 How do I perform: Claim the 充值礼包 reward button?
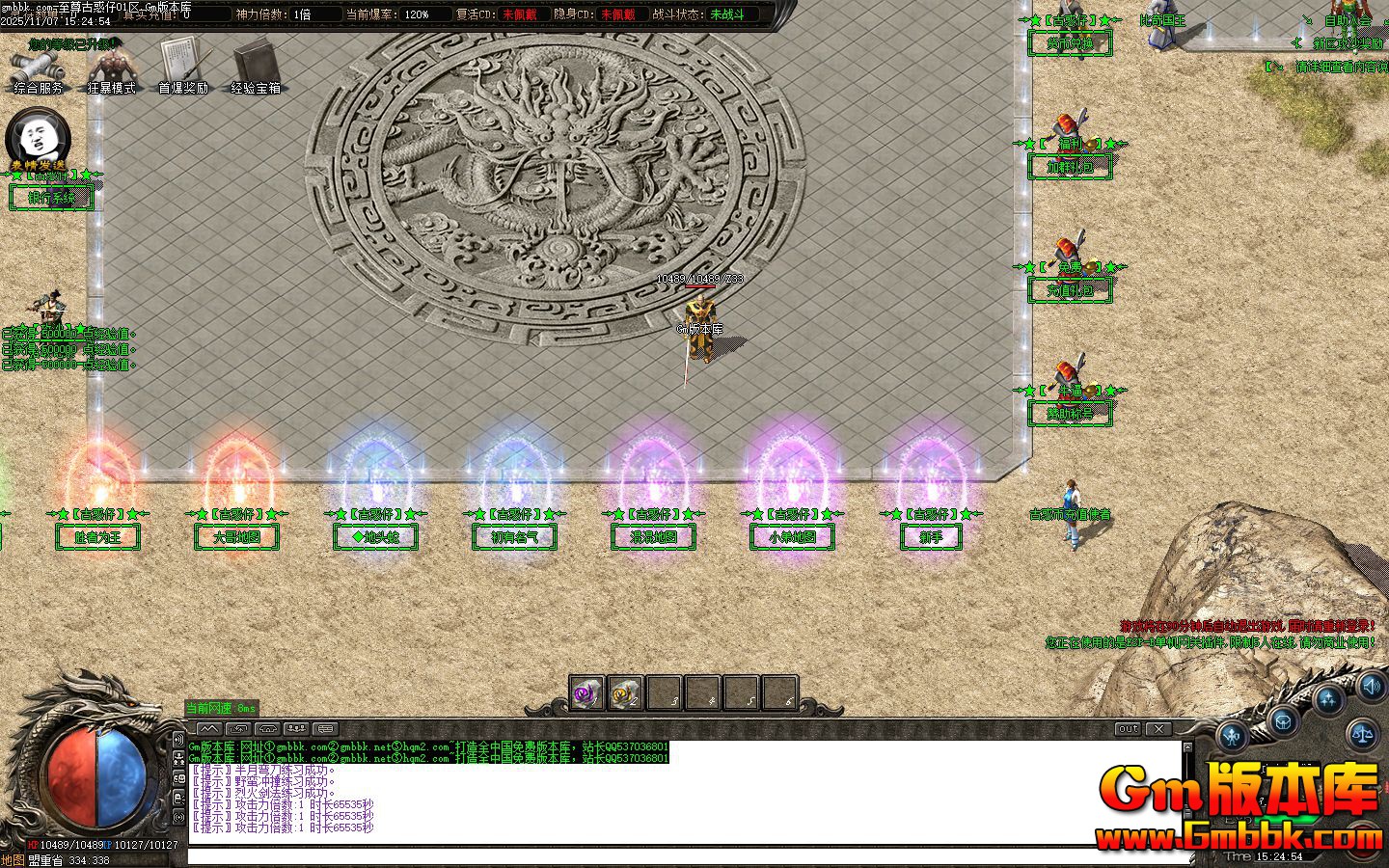pos(1071,290)
